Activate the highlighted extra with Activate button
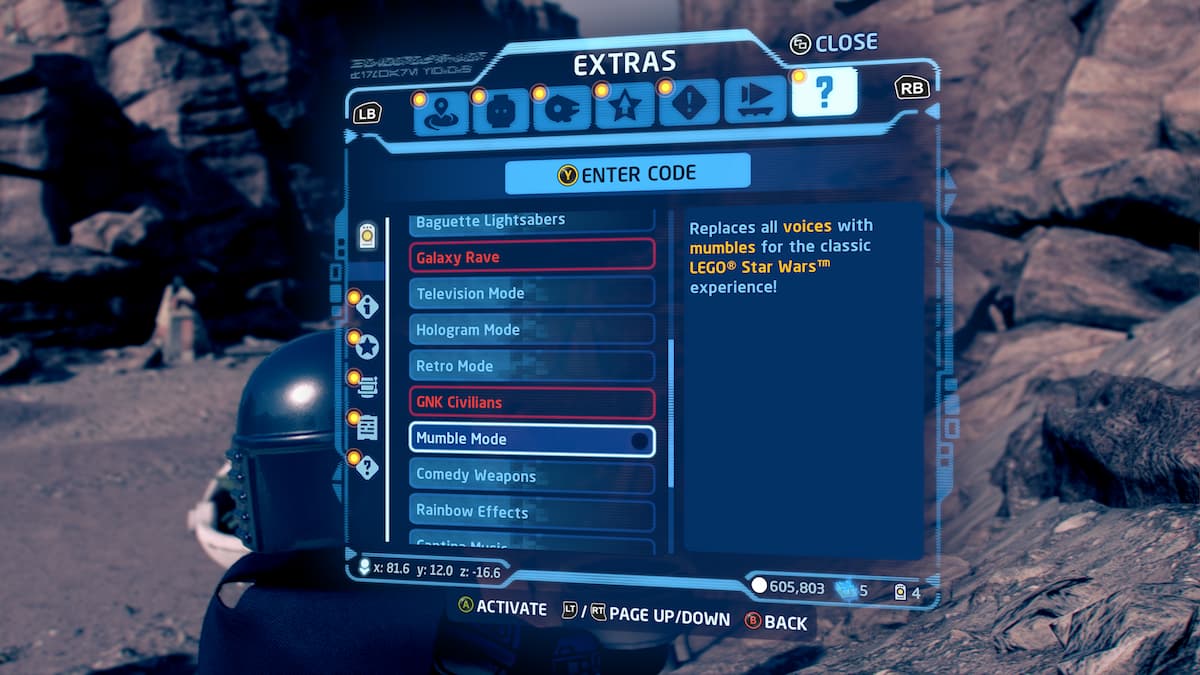The width and height of the screenshot is (1200, 675). pos(502,608)
